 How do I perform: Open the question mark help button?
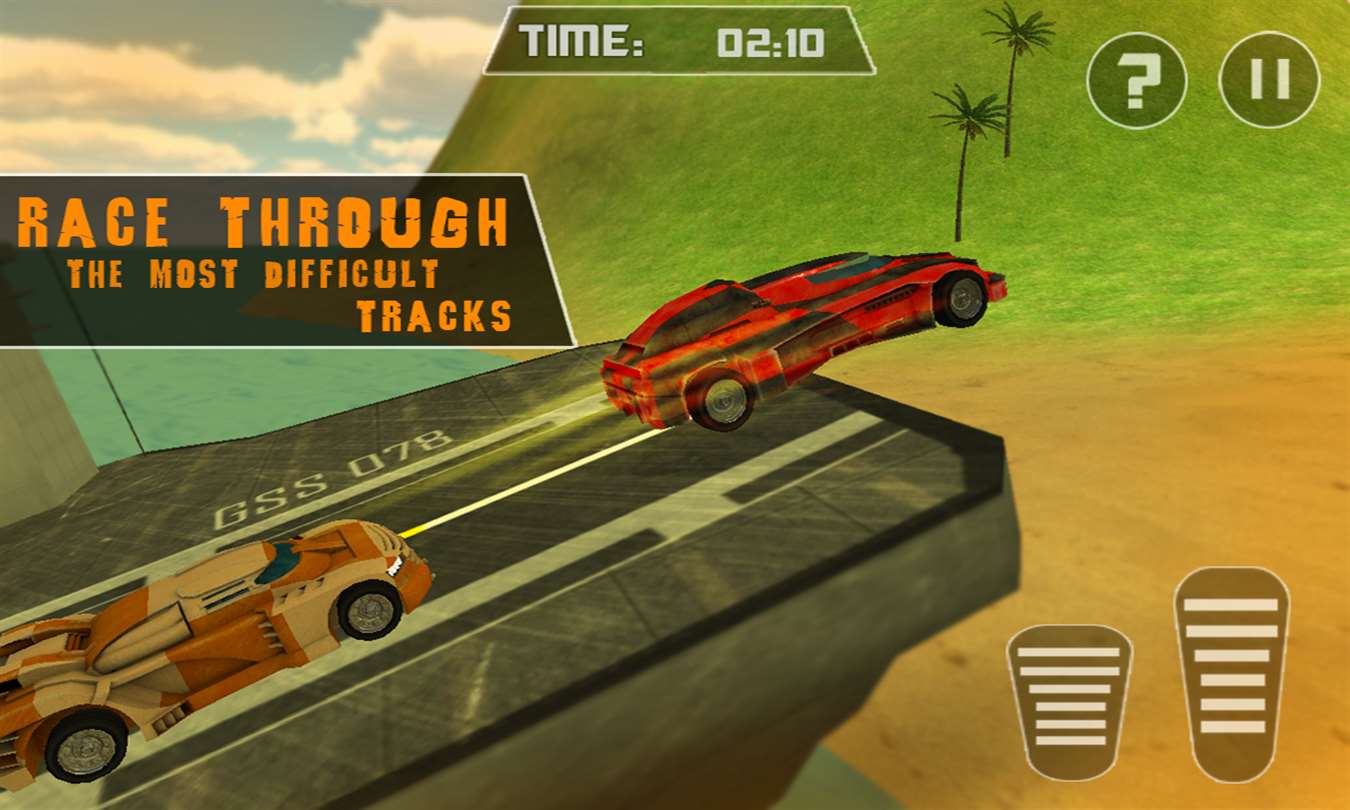1136,81
